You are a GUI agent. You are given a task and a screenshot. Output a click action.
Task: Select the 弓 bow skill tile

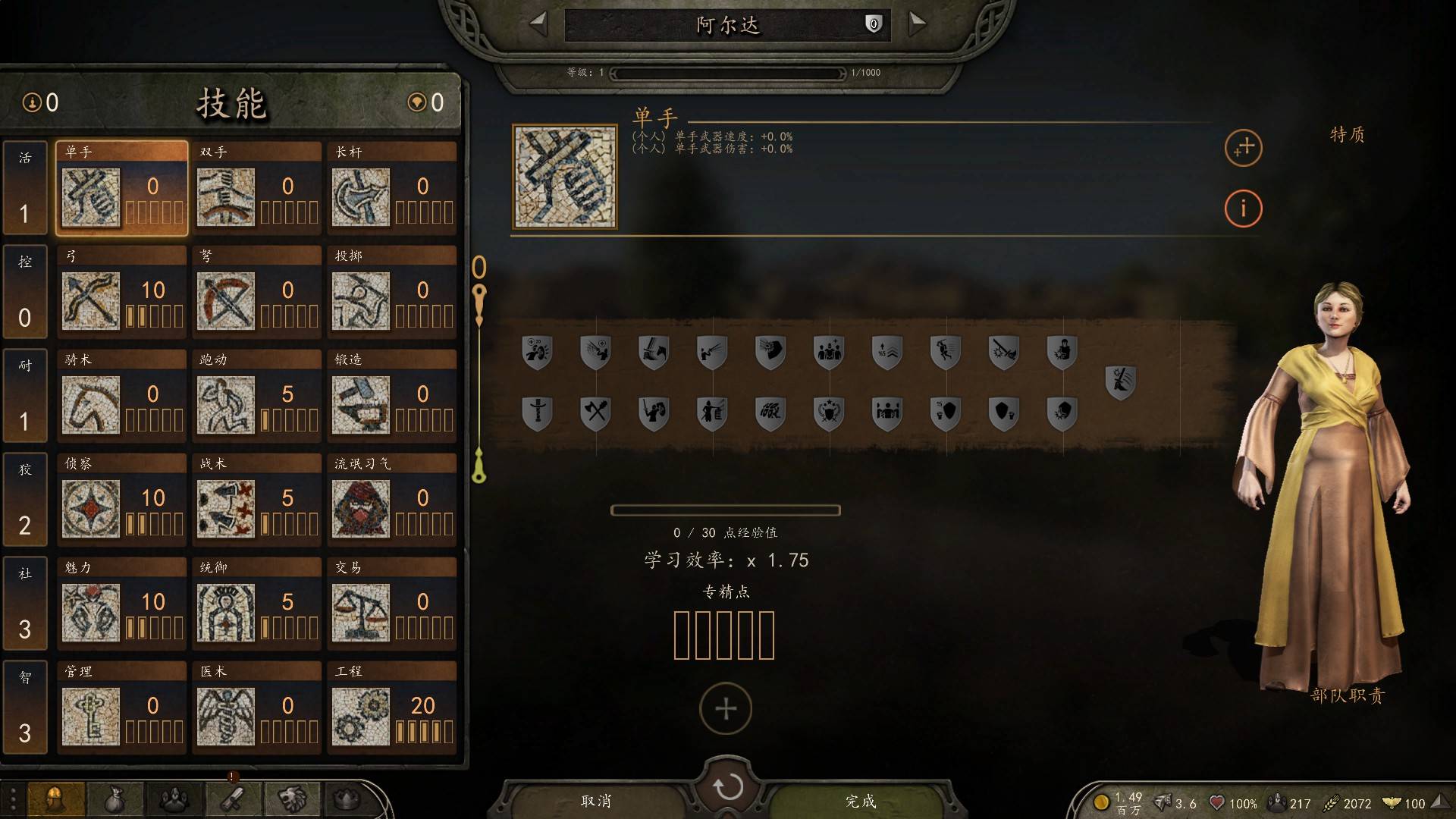(x=121, y=292)
